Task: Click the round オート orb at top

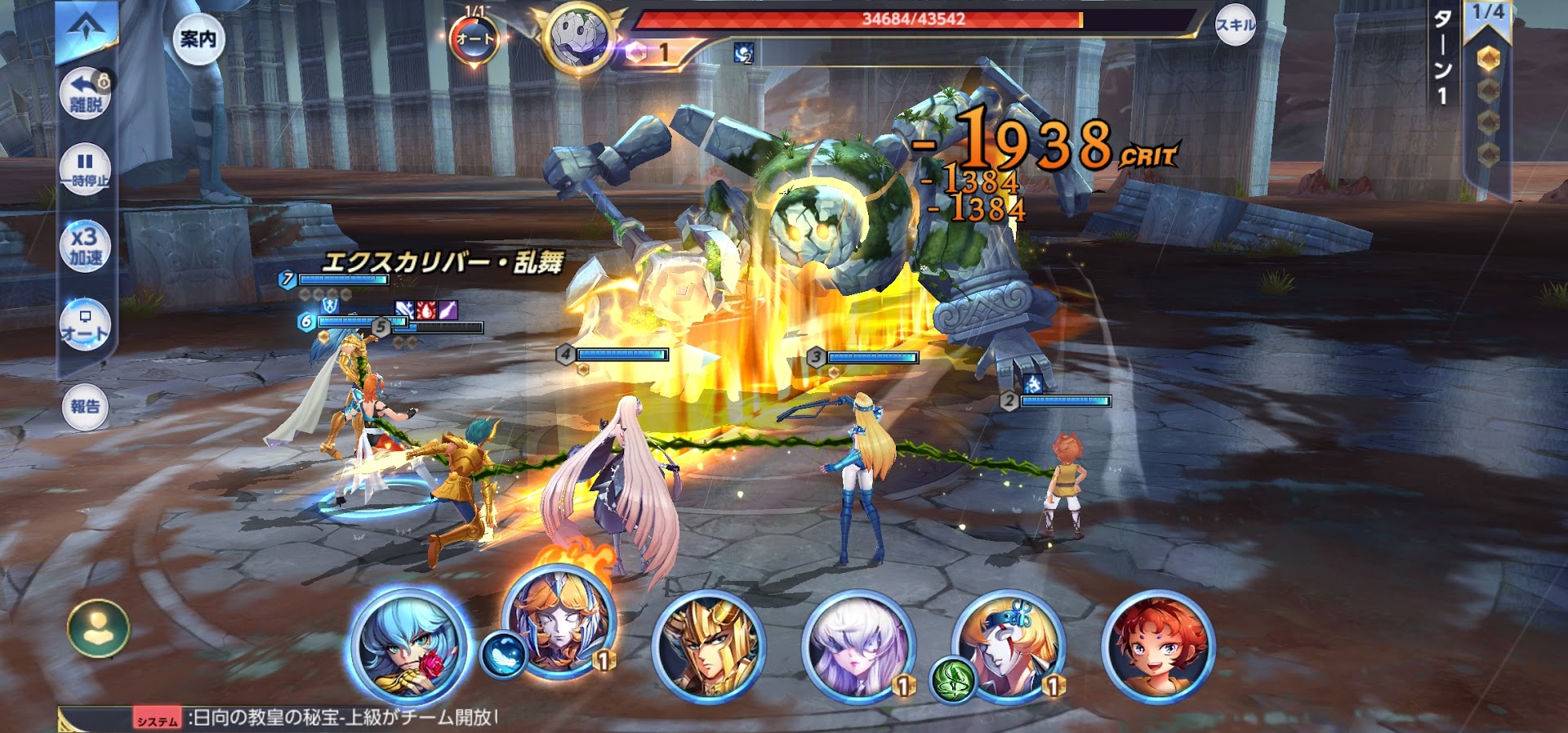Action: 474,38
